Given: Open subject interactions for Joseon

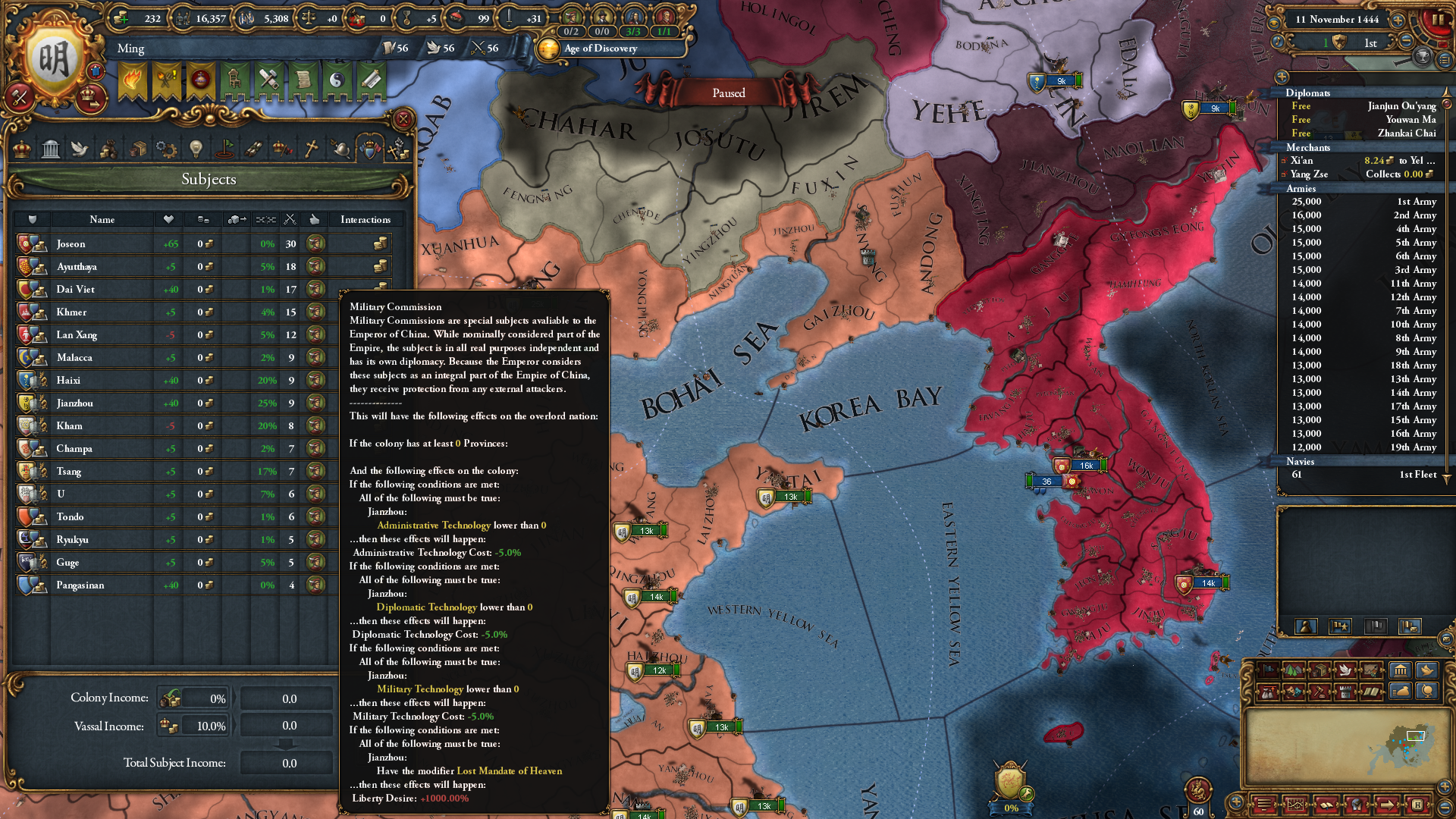Looking at the screenshot, I should [381, 243].
